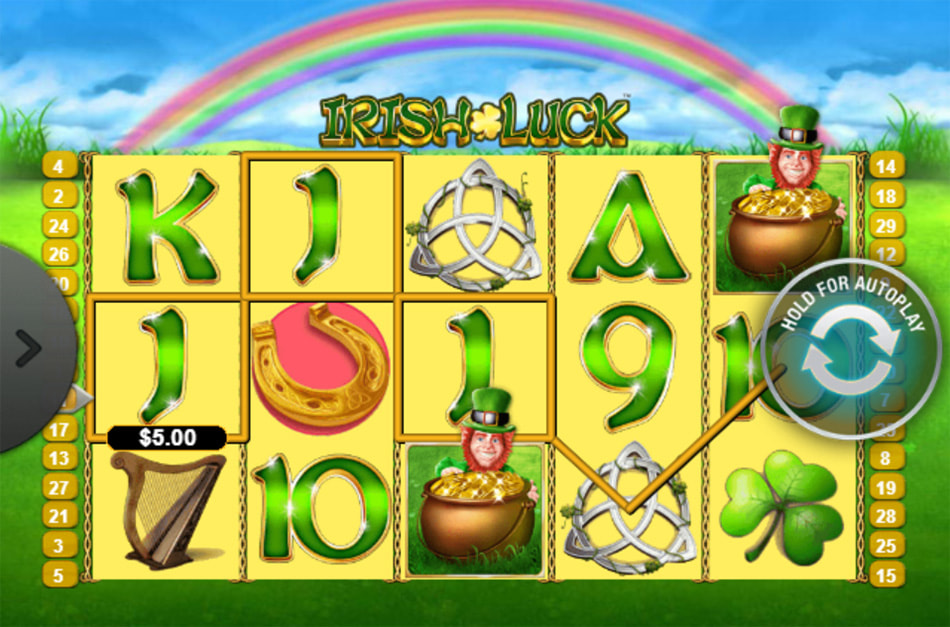The width and height of the screenshot is (950, 627).
Task: Click payline marker number 29
Action: point(887,225)
